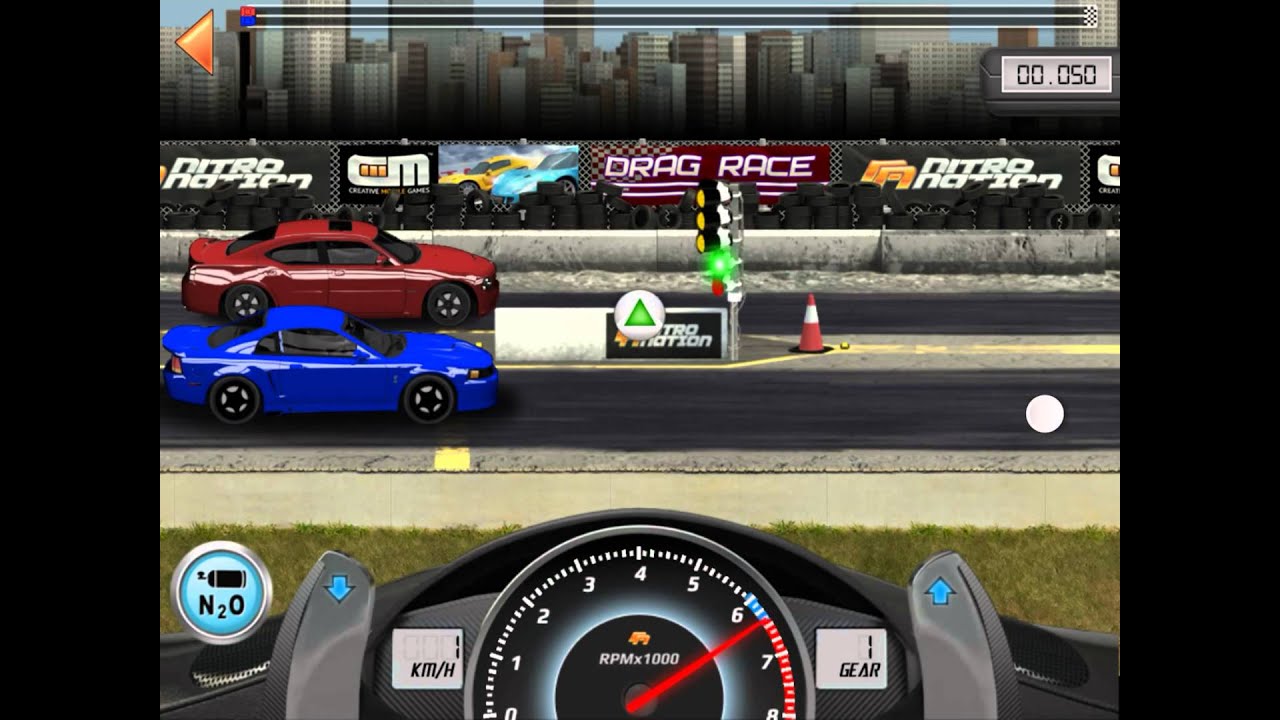Activate the N2O nitrous boost
The height and width of the screenshot is (720, 1280).
(221, 591)
